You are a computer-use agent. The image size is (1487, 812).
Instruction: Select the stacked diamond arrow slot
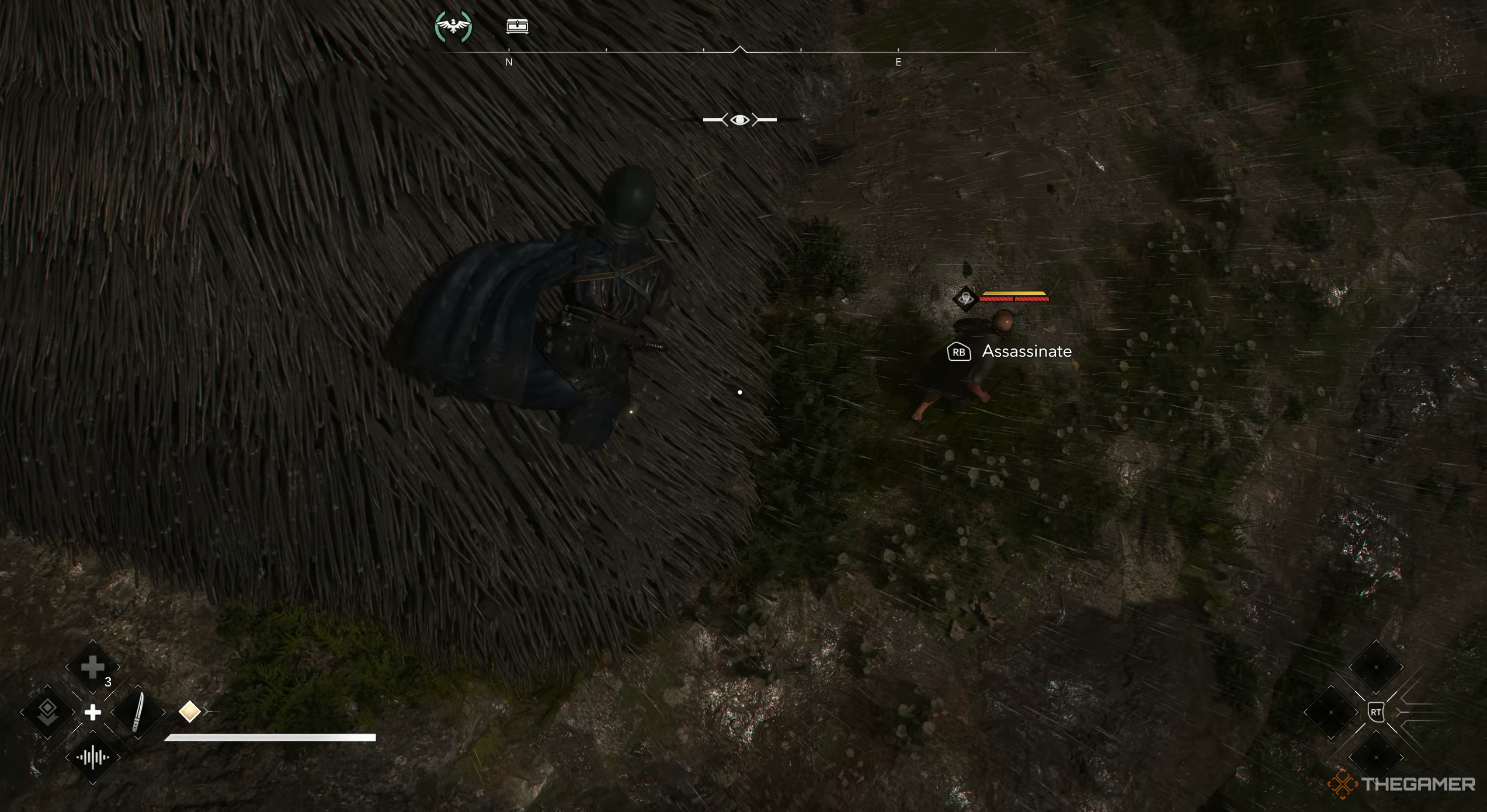47,712
